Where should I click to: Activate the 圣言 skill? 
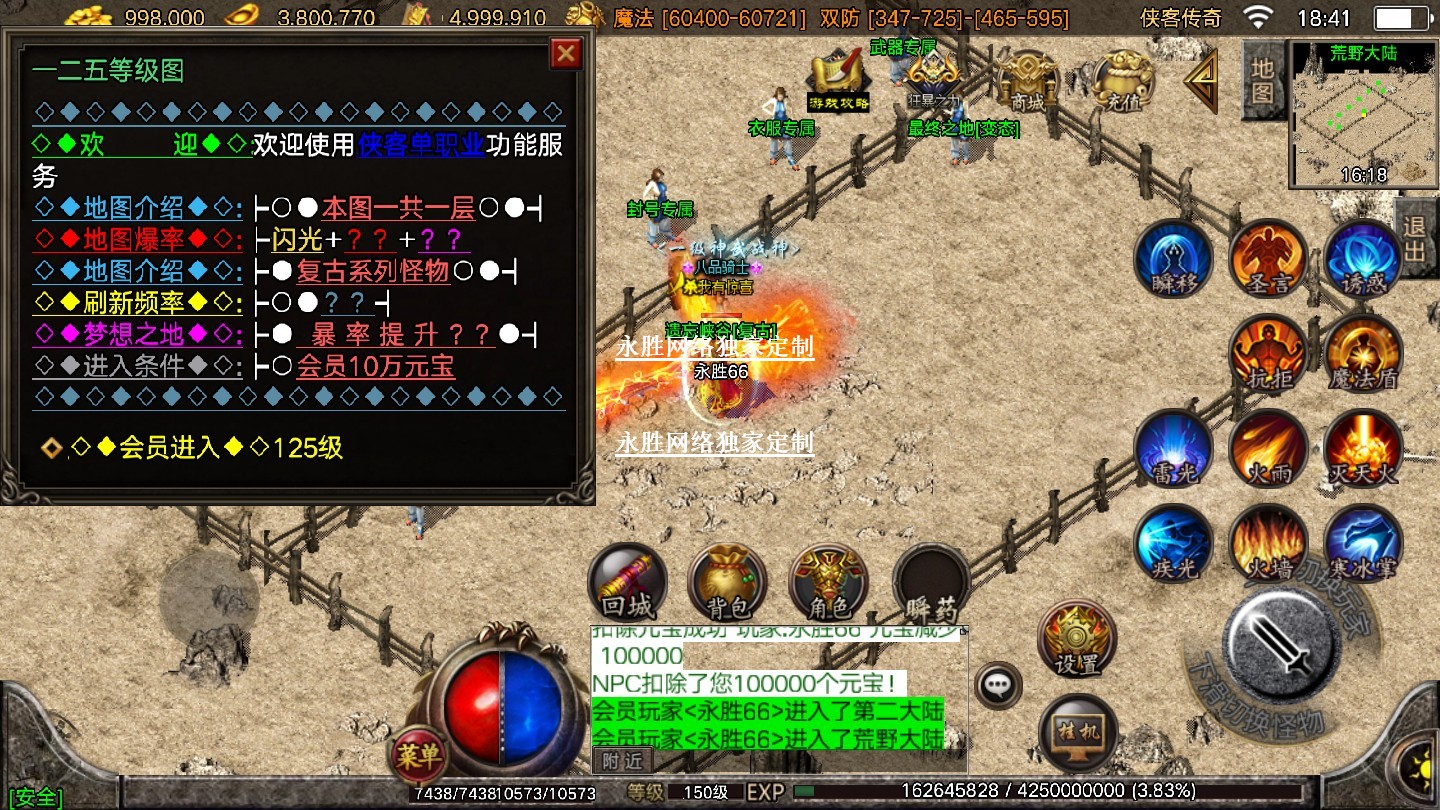[x=1268, y=258]
